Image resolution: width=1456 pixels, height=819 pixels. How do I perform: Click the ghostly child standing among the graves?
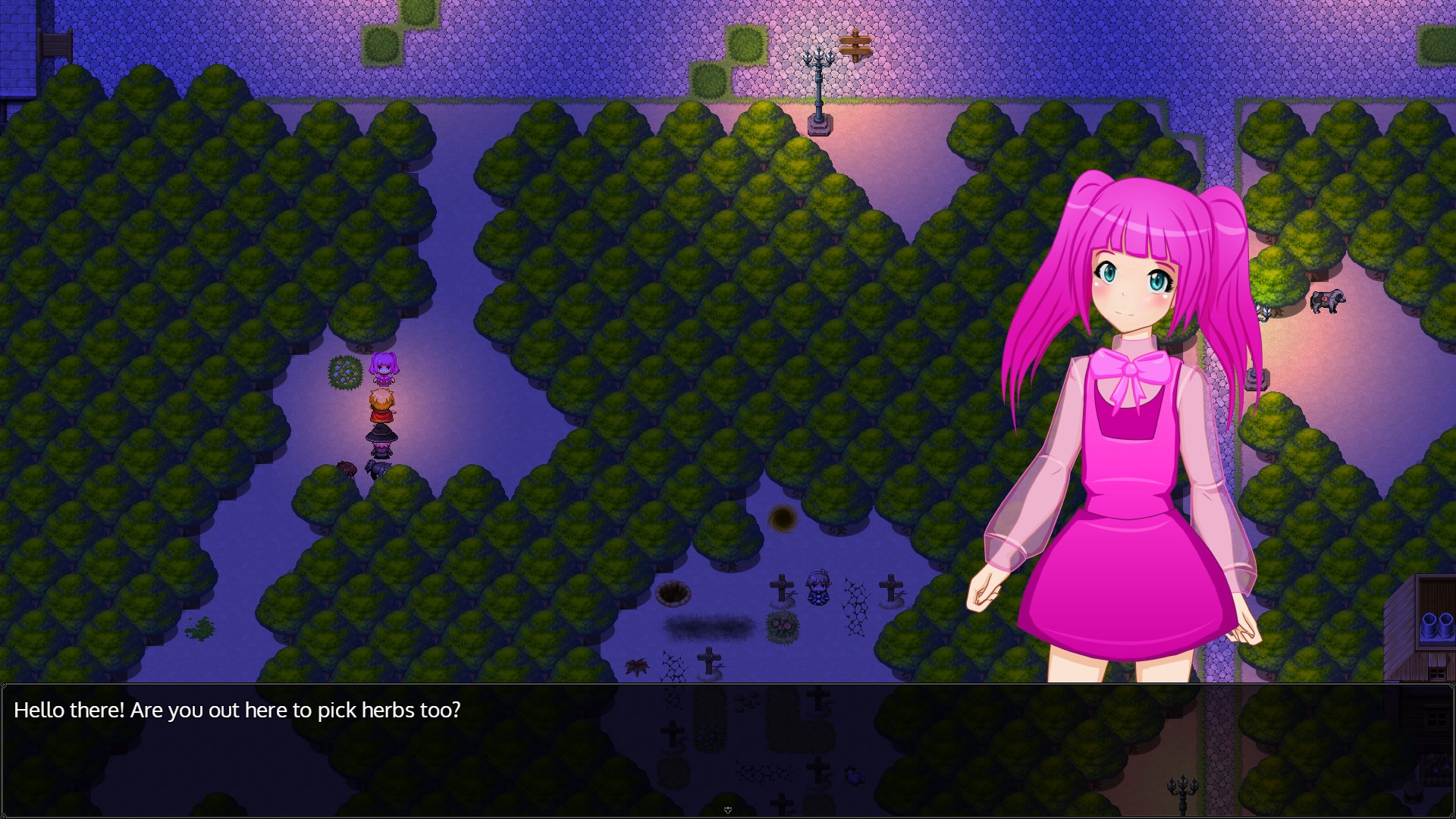(818, 587)
